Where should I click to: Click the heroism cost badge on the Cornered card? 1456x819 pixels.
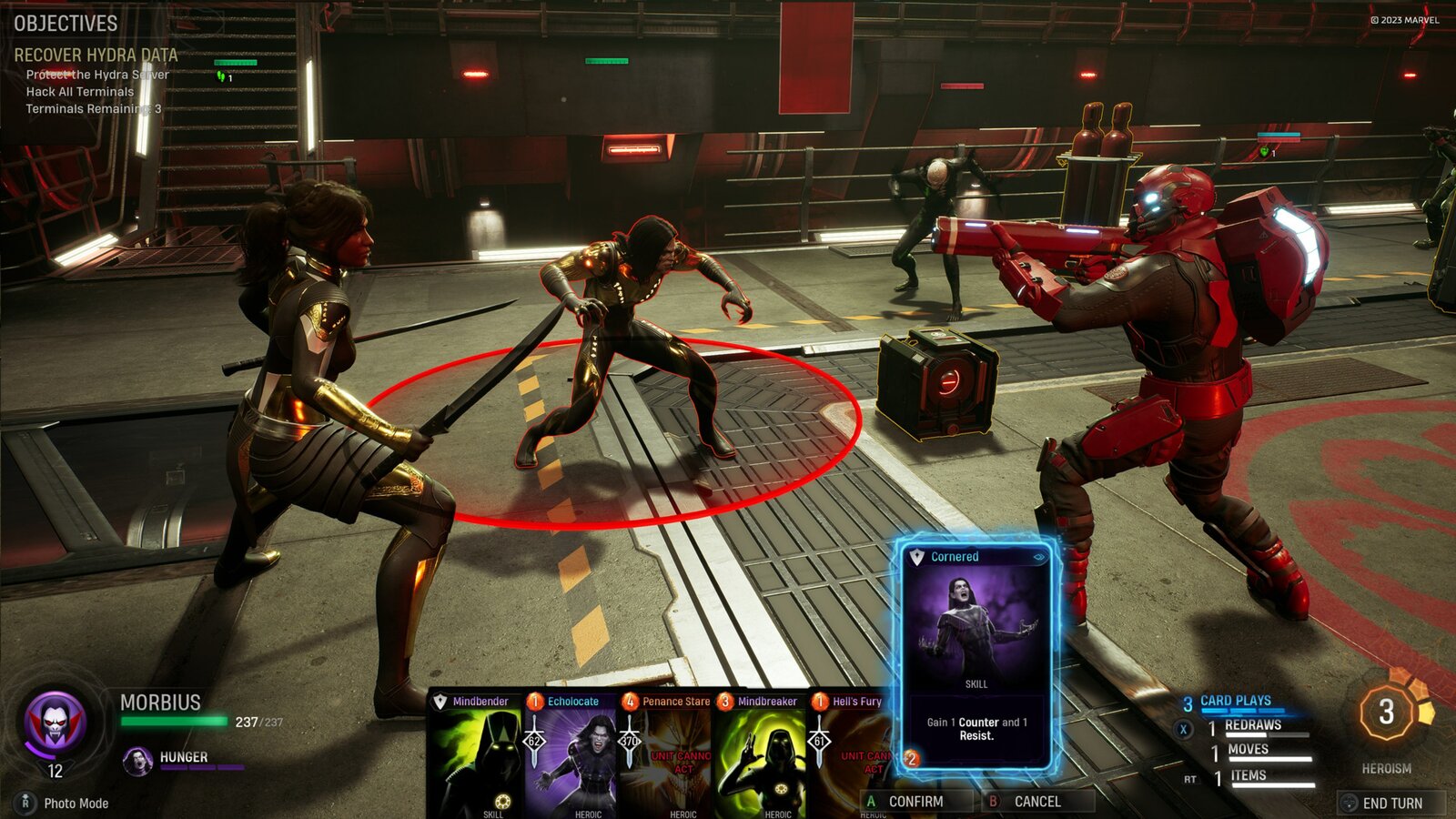(x=910, y=758)
